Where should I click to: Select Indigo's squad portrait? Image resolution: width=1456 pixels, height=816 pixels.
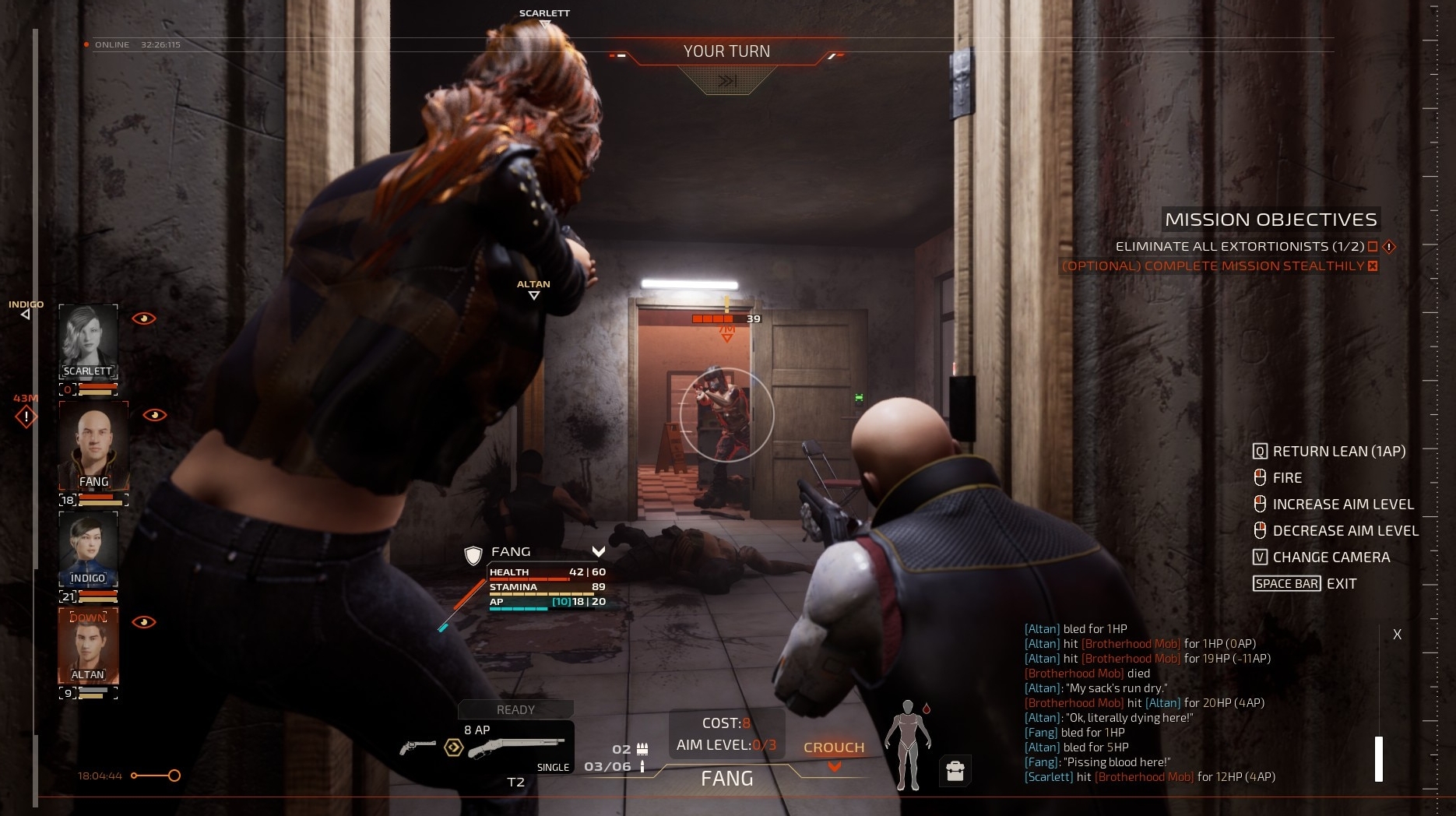(x=88, y=548)
